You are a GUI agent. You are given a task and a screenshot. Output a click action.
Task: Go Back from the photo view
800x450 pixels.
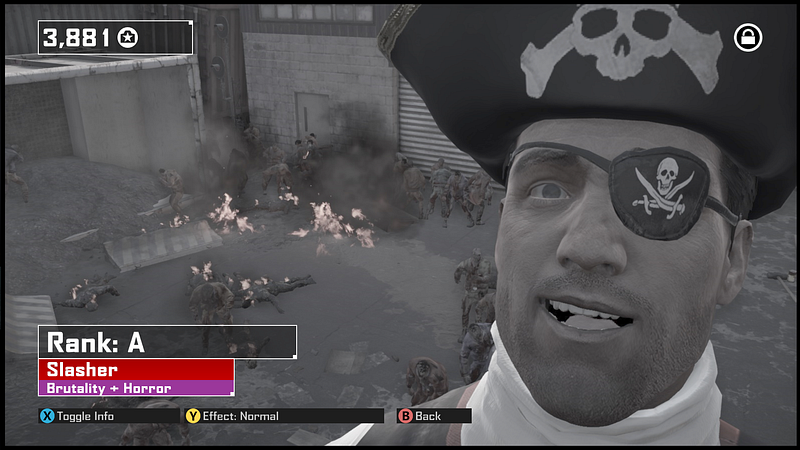(x=420, y=416)
